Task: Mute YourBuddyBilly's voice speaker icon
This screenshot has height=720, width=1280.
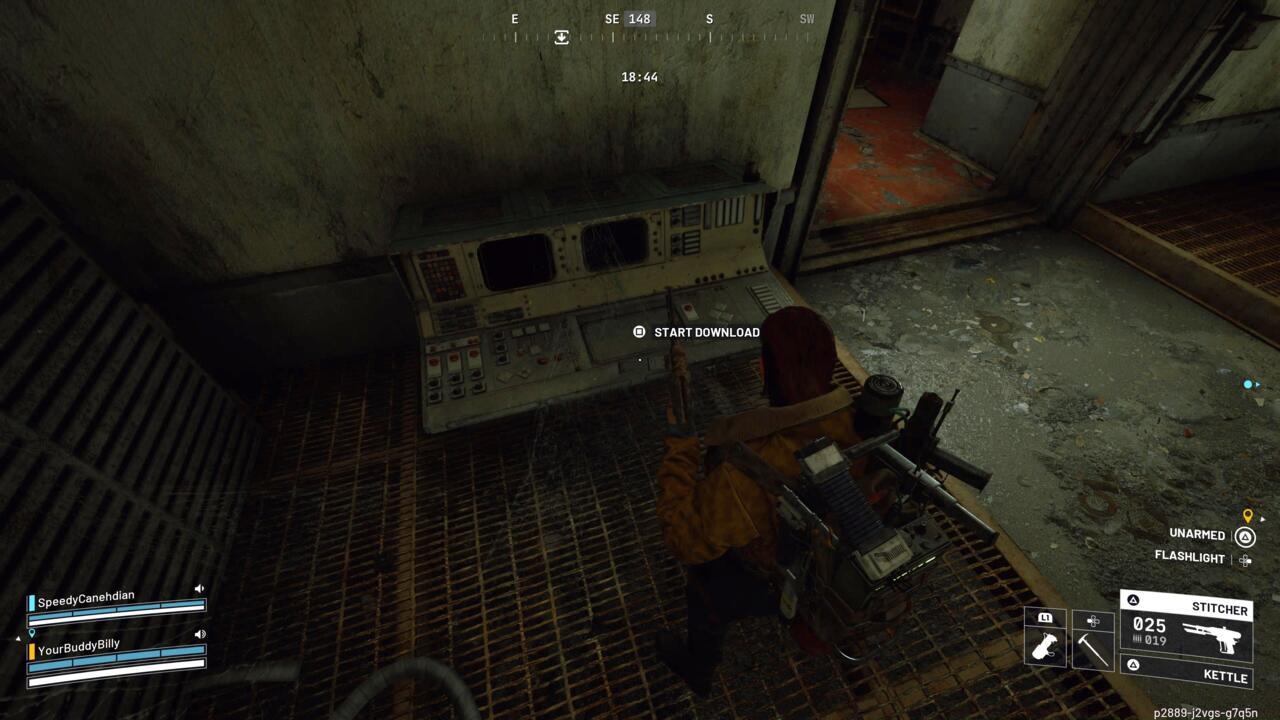Action: pyautogui.click(x=200, y=634)
